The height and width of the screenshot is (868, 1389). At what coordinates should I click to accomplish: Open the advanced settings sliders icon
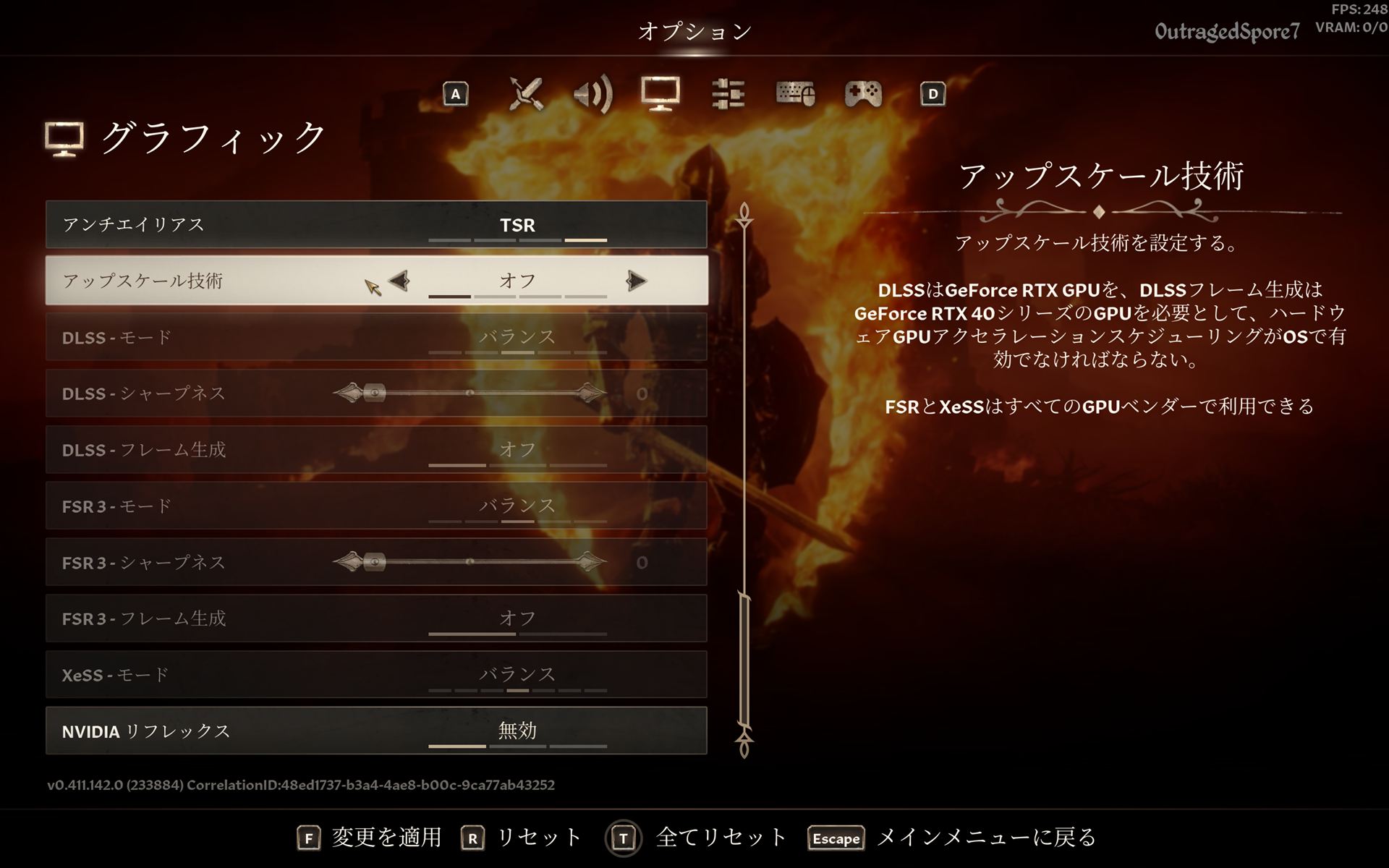(729, 94)
